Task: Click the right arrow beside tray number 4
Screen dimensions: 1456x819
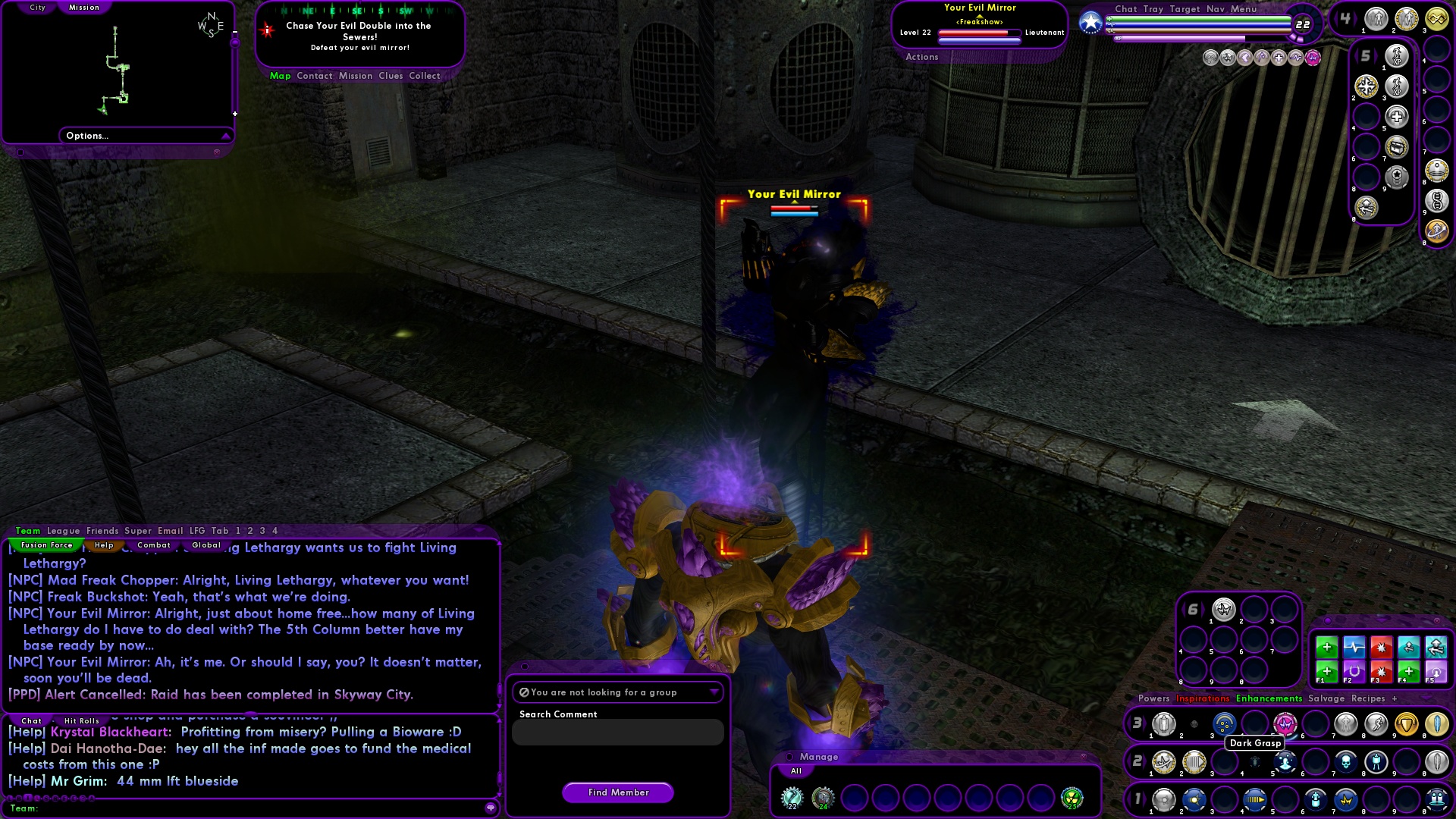Action: (x=1356, y=18)
